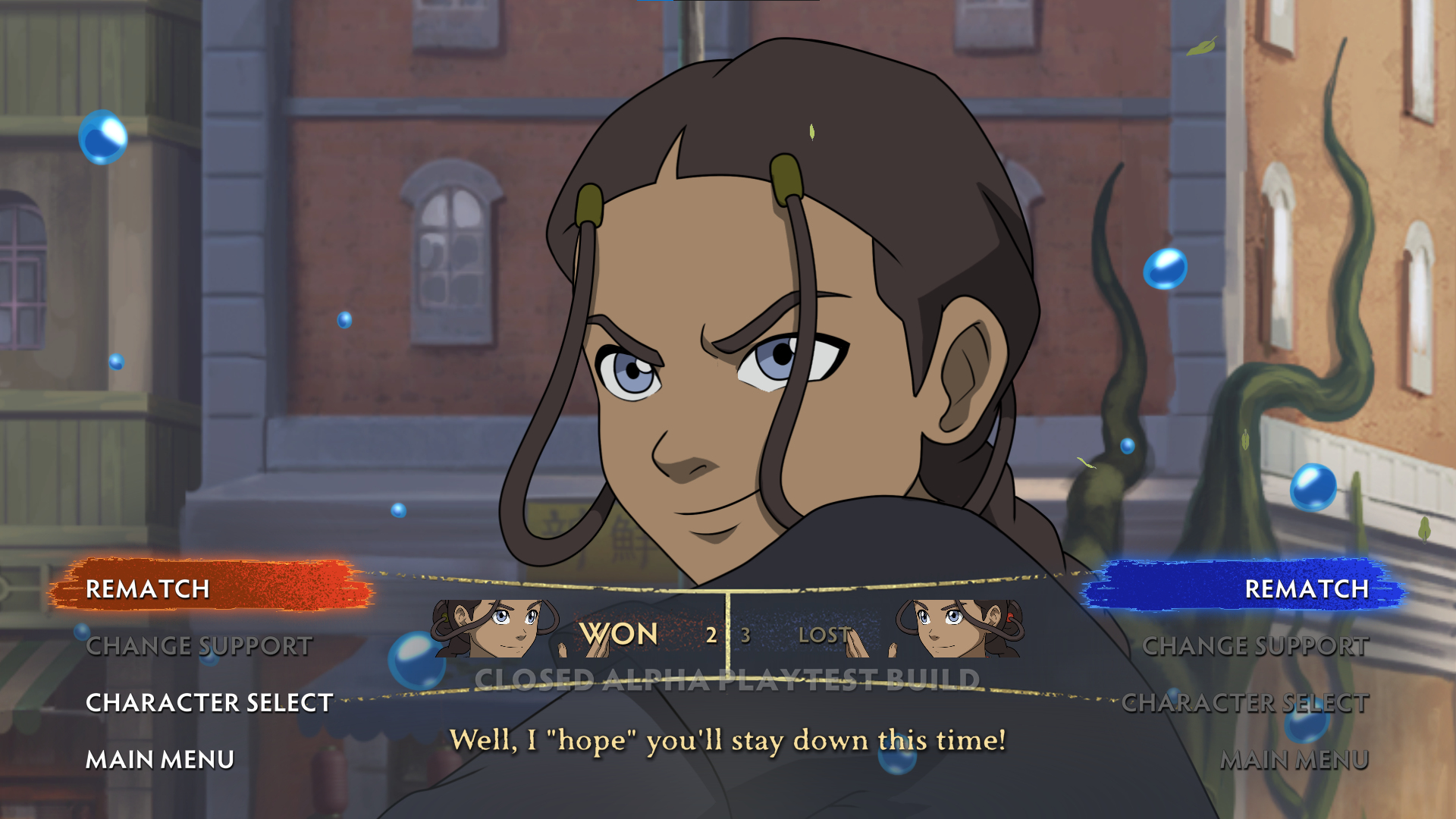Choose Change Support on the orange side
1456x819 pixels.
tap(199, 646)
